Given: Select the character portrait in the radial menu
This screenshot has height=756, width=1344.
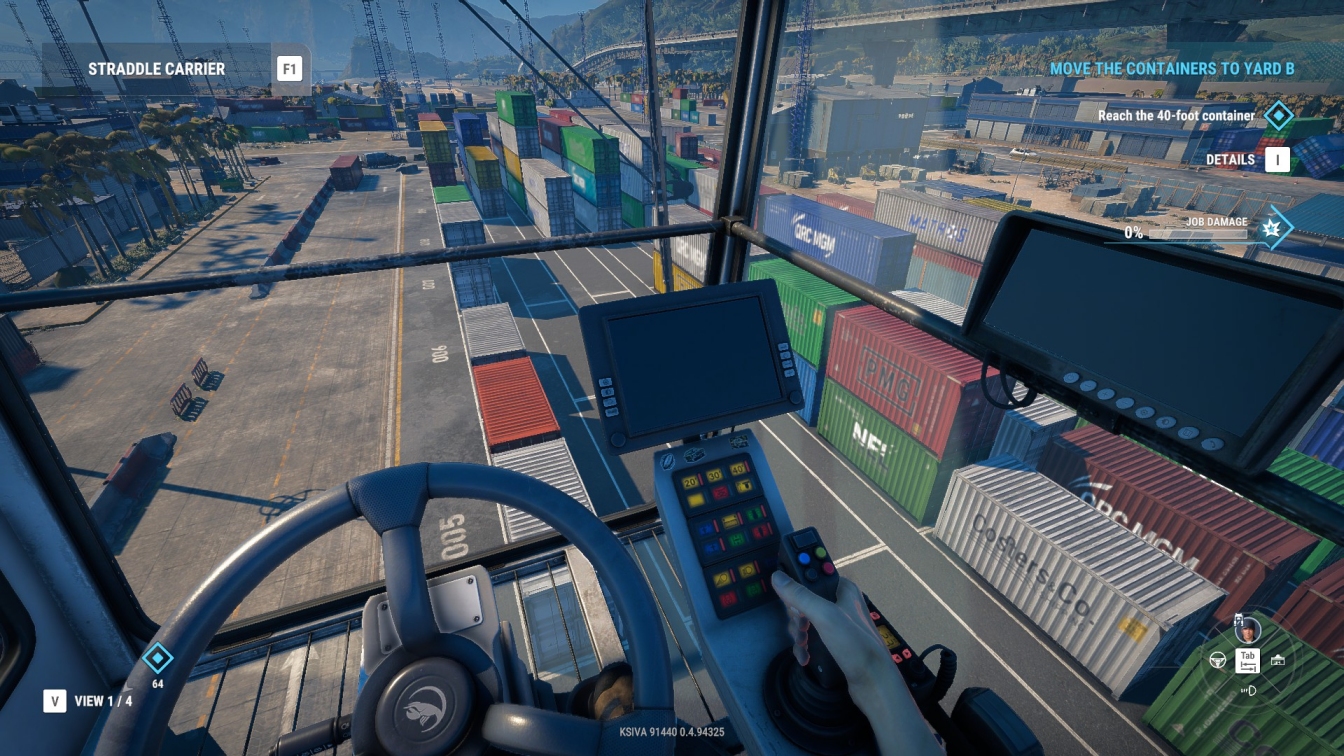Looking at the screenshot, I should pyautogui.click(x=1247, y=630).
